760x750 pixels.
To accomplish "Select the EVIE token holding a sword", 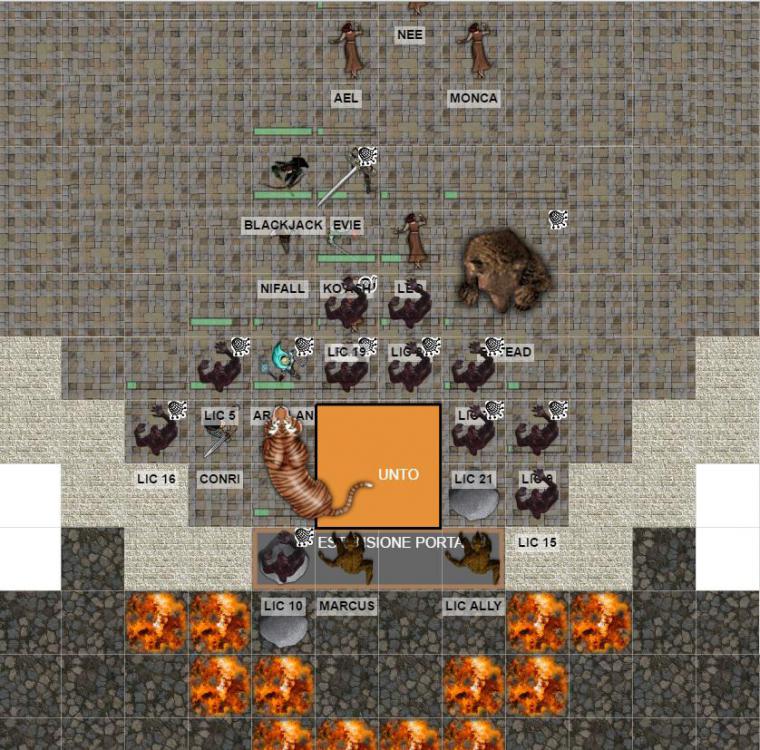I will tap(350, 178).
